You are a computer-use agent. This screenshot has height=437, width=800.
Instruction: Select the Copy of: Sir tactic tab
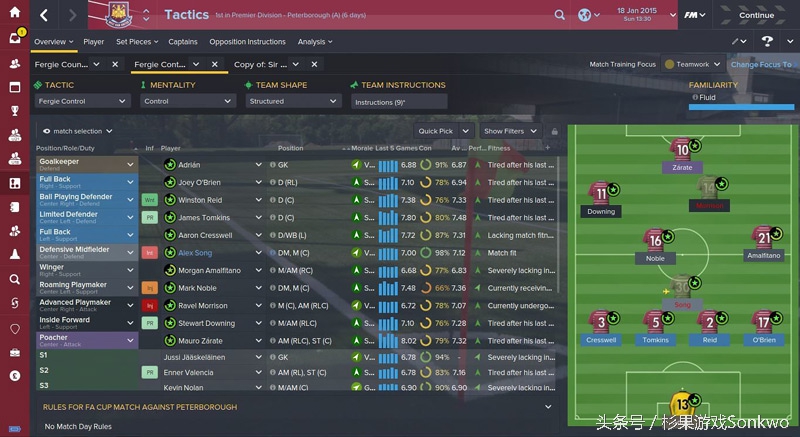[x=268, y=64]
